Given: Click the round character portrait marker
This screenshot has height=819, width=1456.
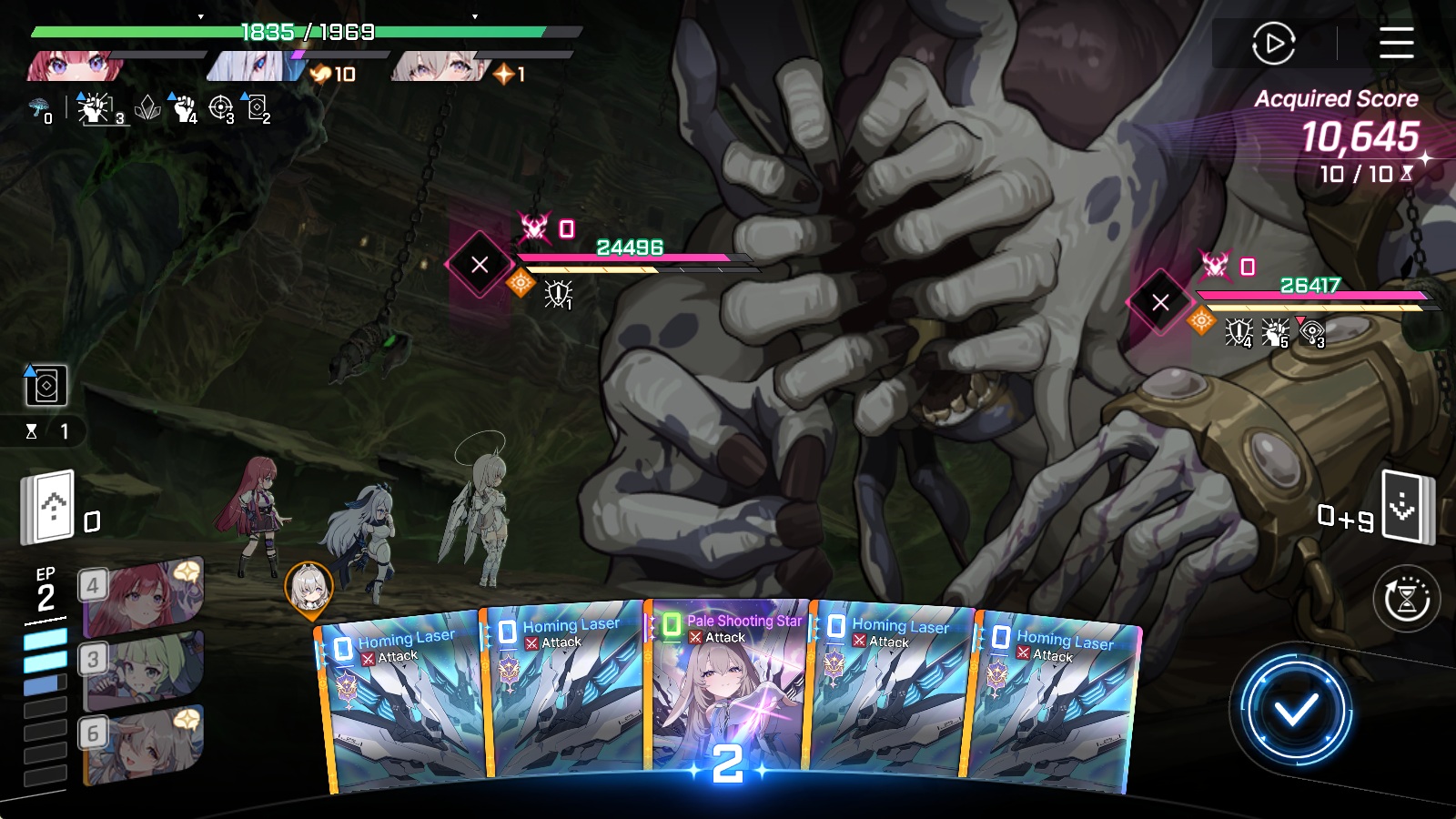Looking at the screenshot, I should coord(309,587).
